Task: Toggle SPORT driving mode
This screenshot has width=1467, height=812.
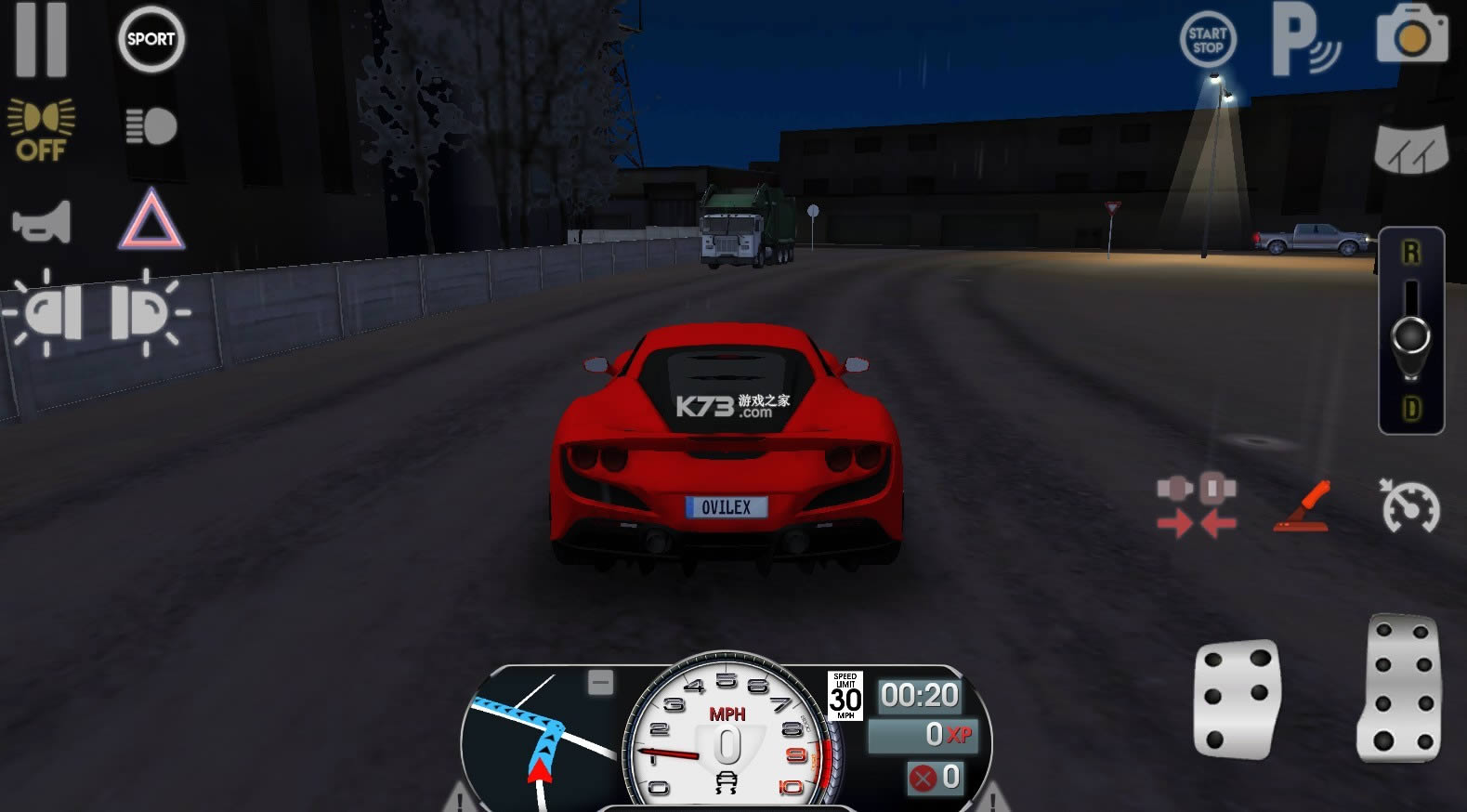Action: 151,39
